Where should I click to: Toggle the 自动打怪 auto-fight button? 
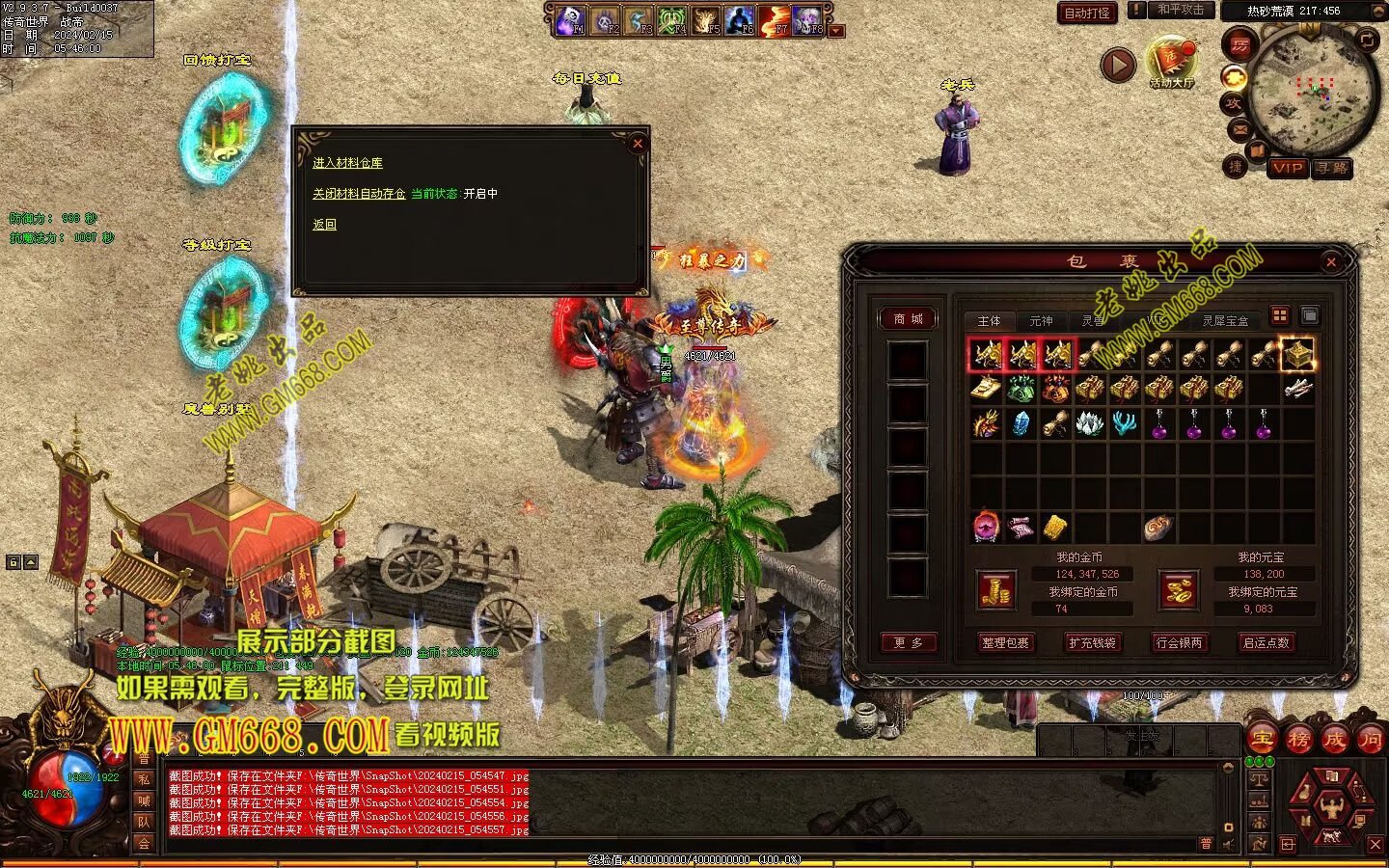click(x=1087, y=14)
